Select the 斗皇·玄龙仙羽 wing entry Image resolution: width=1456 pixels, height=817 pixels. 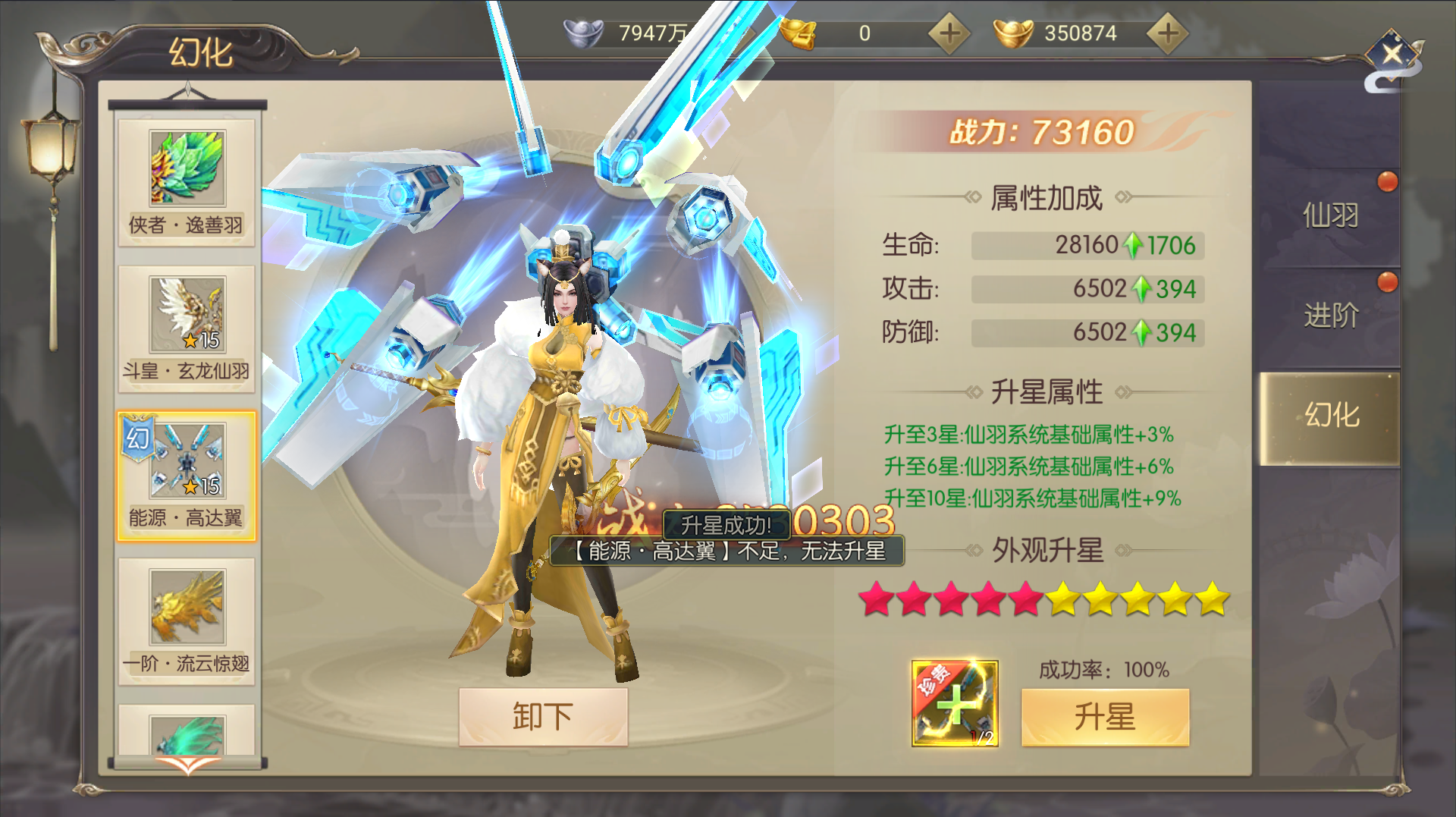(x=187, y=328)
